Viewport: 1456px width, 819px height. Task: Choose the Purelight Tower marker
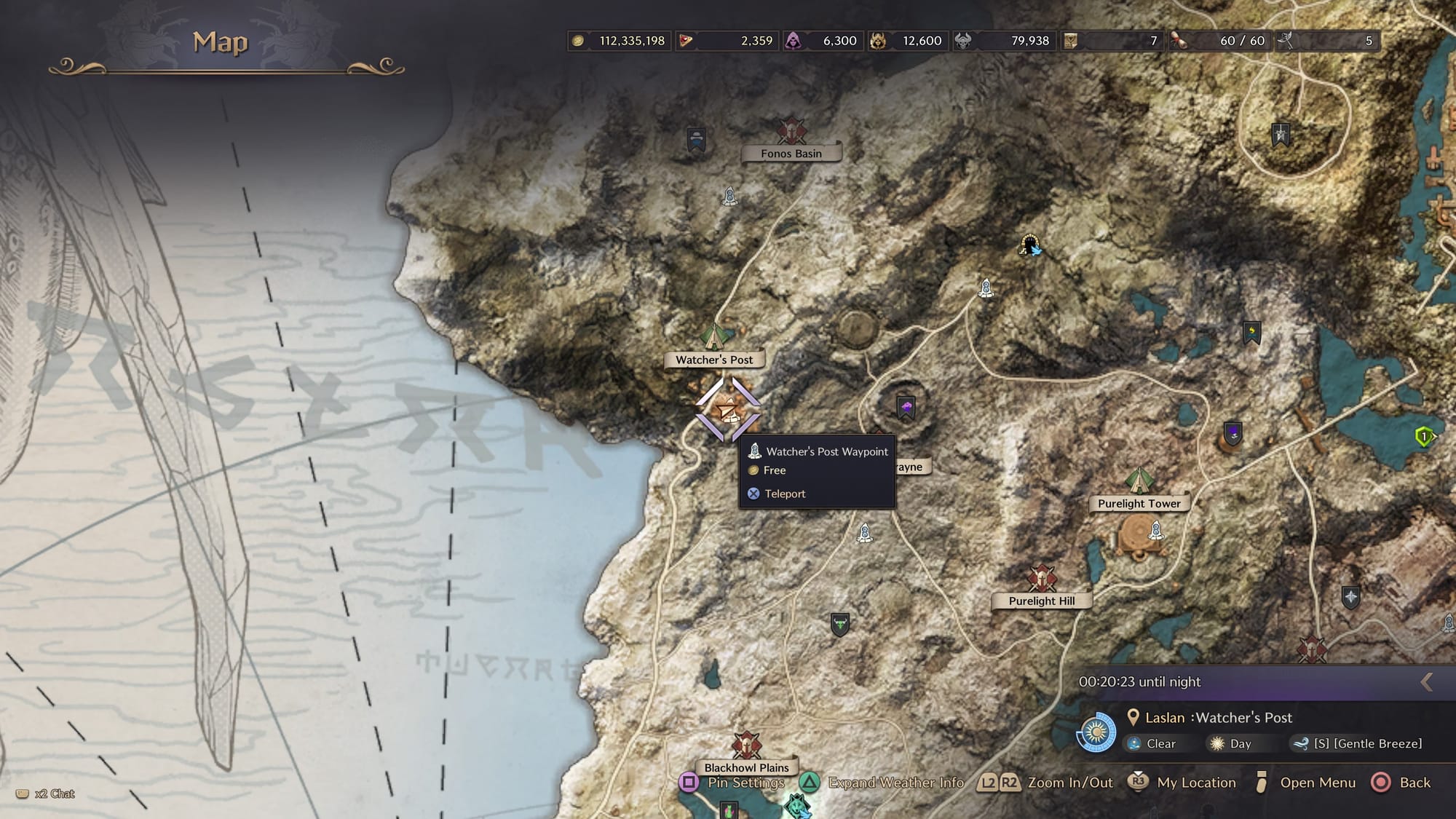(1138, 481)
